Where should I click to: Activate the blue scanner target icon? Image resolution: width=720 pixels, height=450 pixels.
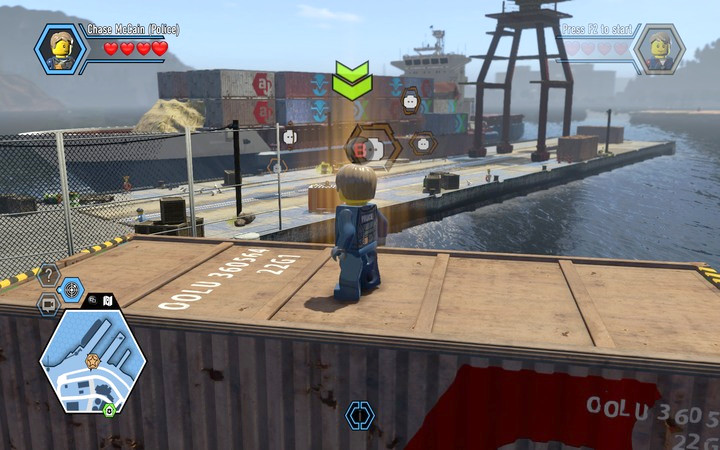pos(72,290)
